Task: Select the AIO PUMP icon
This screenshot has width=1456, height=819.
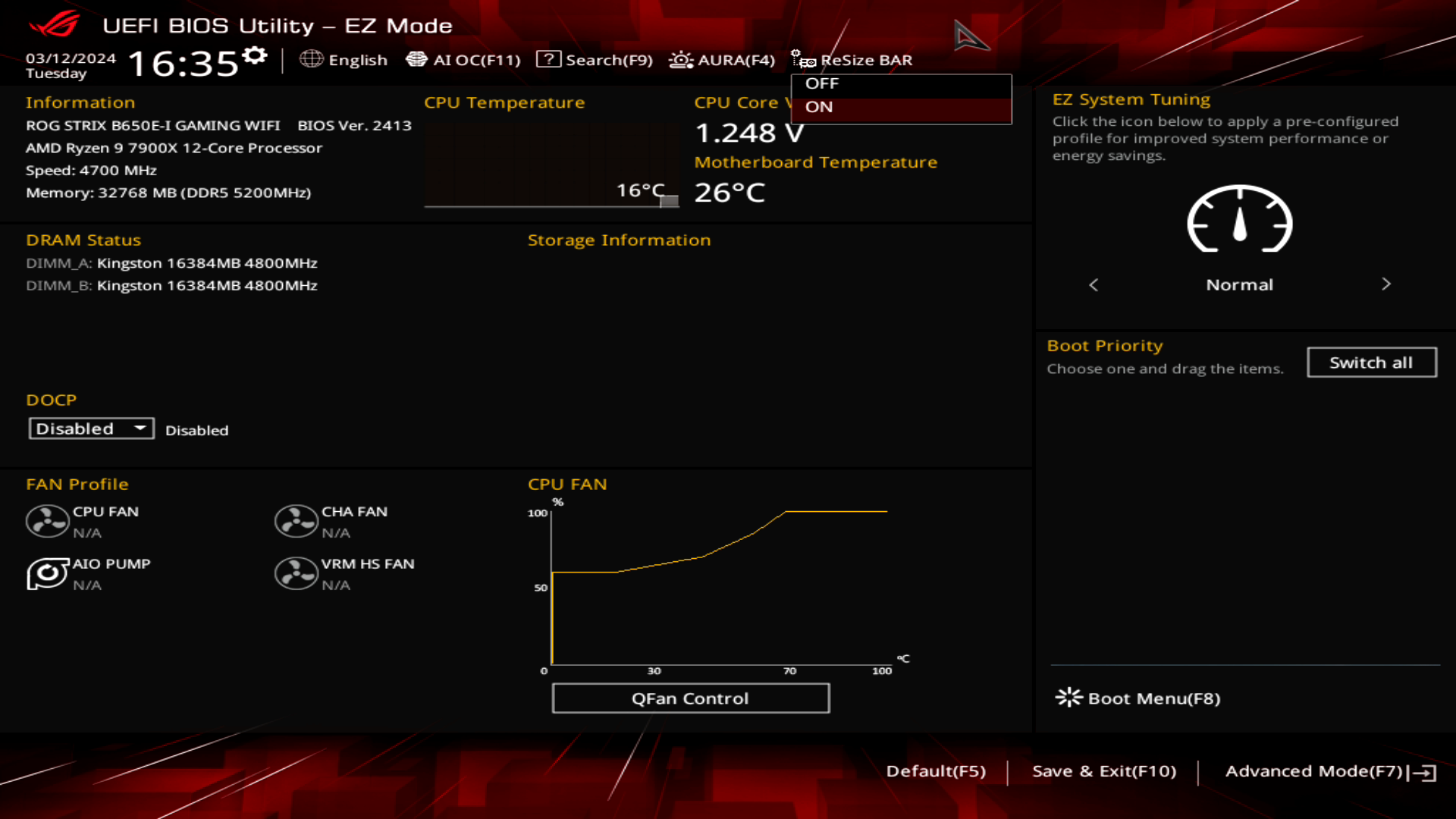Action: 48,573
